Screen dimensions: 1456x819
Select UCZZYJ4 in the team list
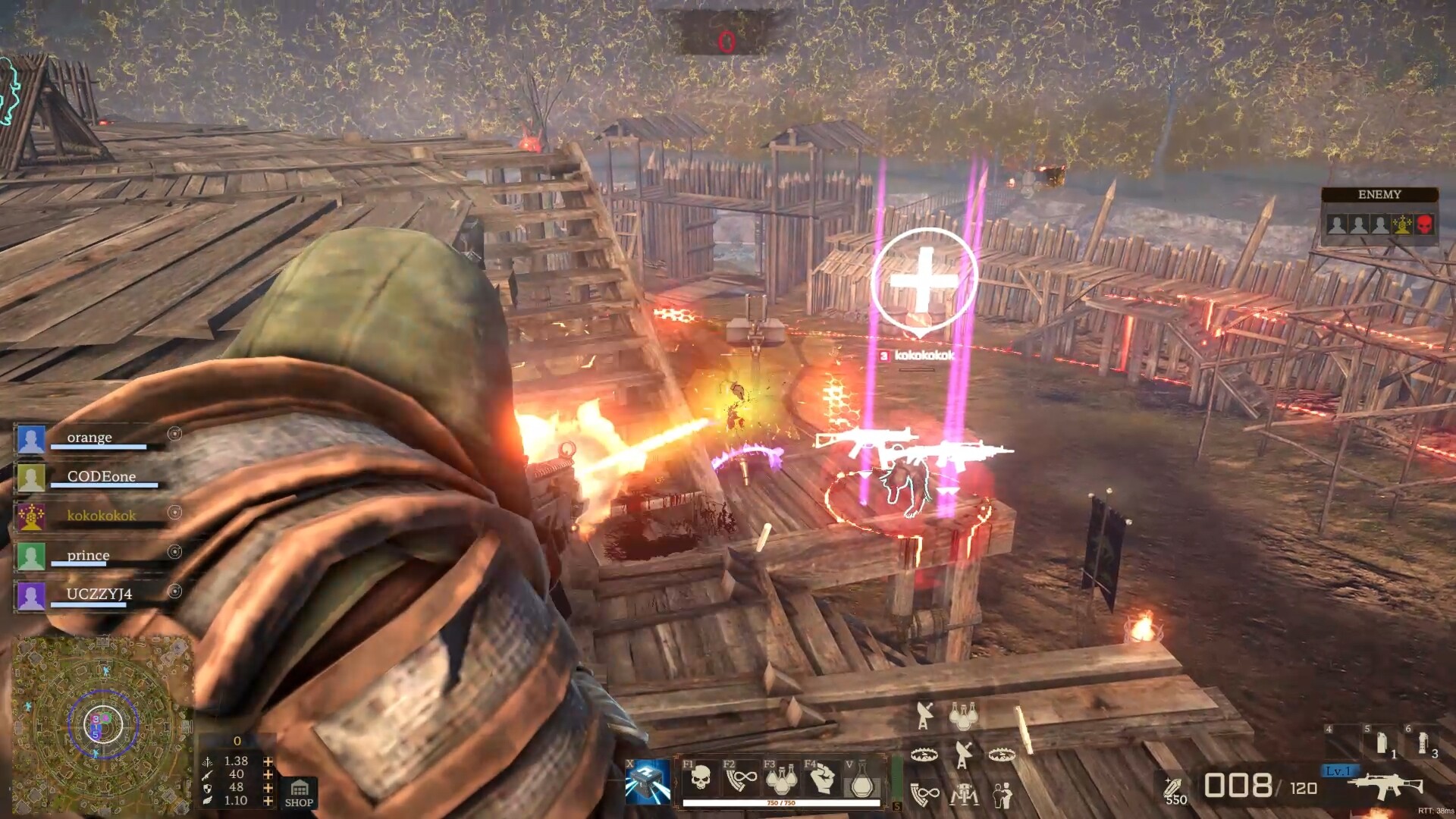99,595
